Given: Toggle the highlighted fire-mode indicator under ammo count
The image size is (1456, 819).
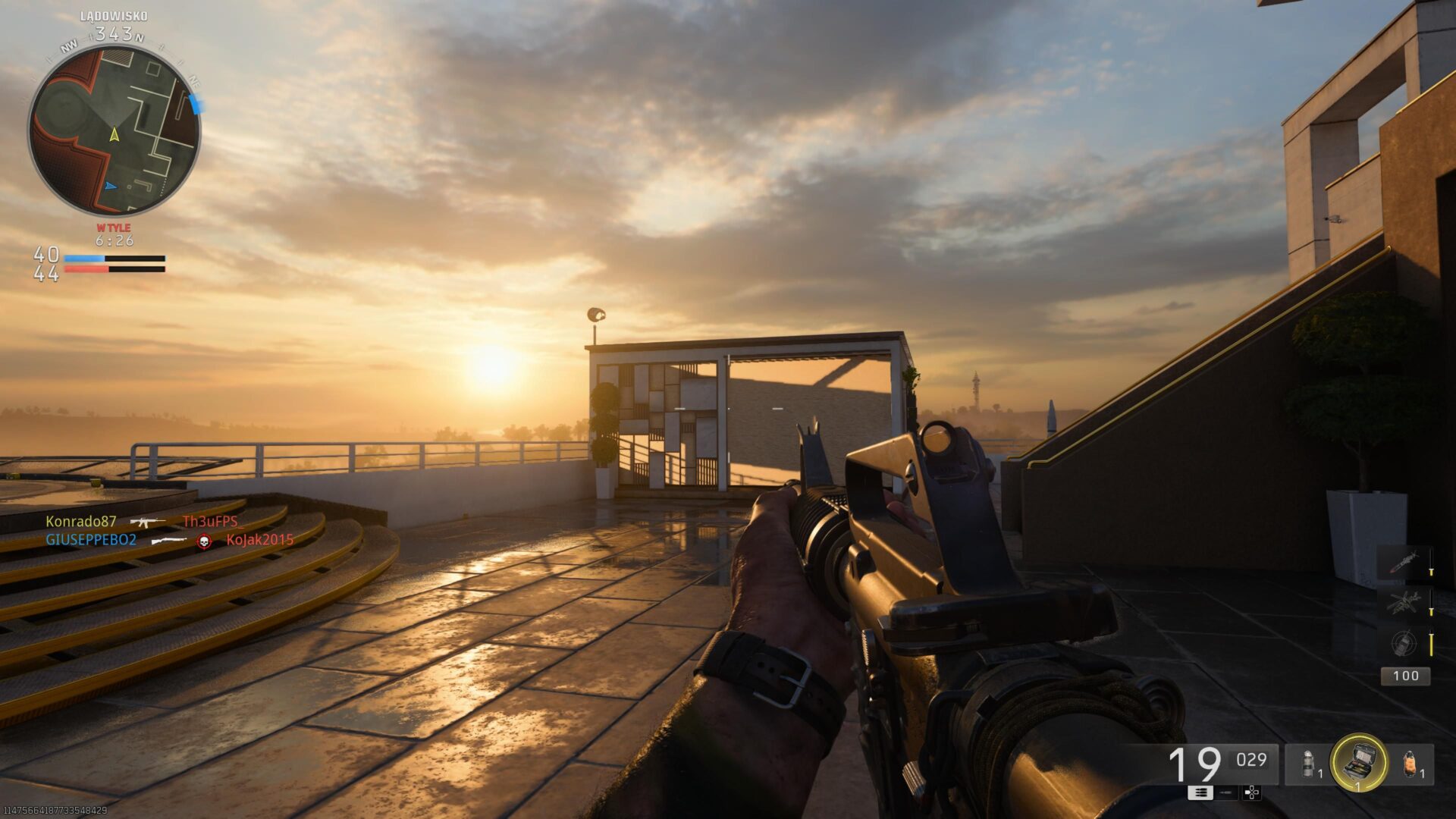Looking at the screenshot, I should pyautogui.click(x=1201, y=794).
